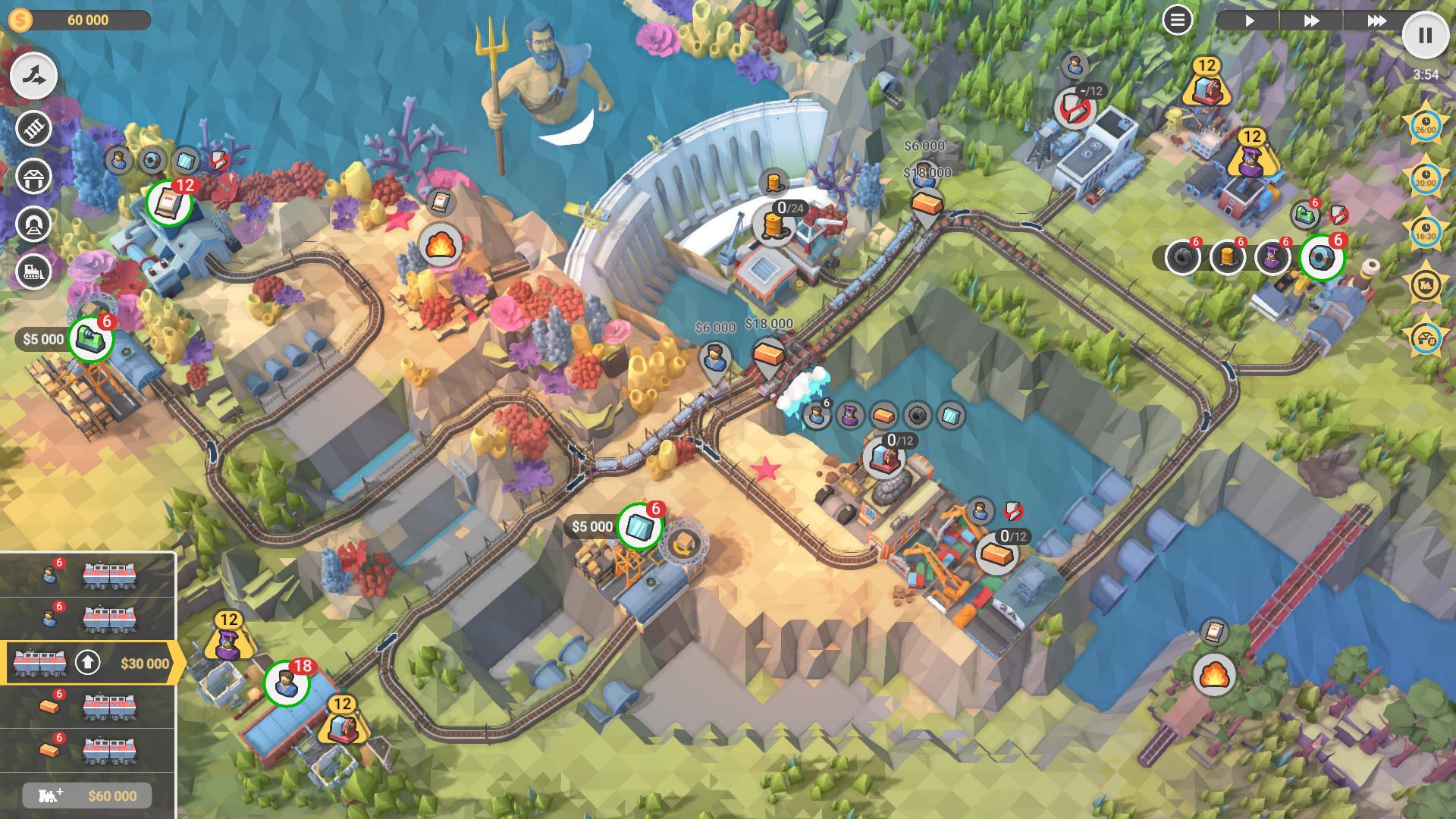Select the bulldozer demolition tool
The width and height of the screenshot is (1456, 819).
pyautogui.click(x=33, y=270)
